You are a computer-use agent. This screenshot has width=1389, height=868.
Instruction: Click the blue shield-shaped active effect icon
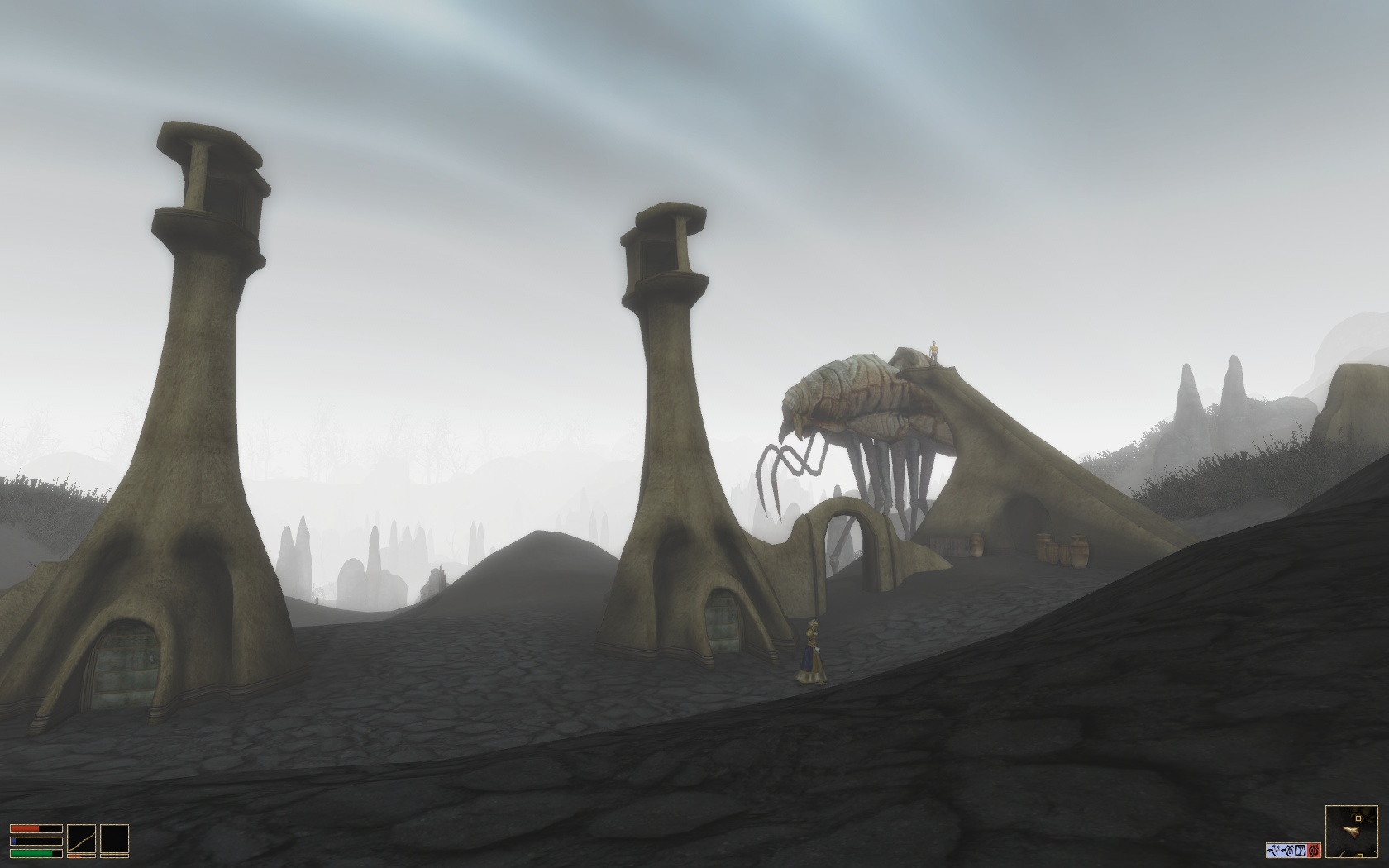coord(1301,850)
